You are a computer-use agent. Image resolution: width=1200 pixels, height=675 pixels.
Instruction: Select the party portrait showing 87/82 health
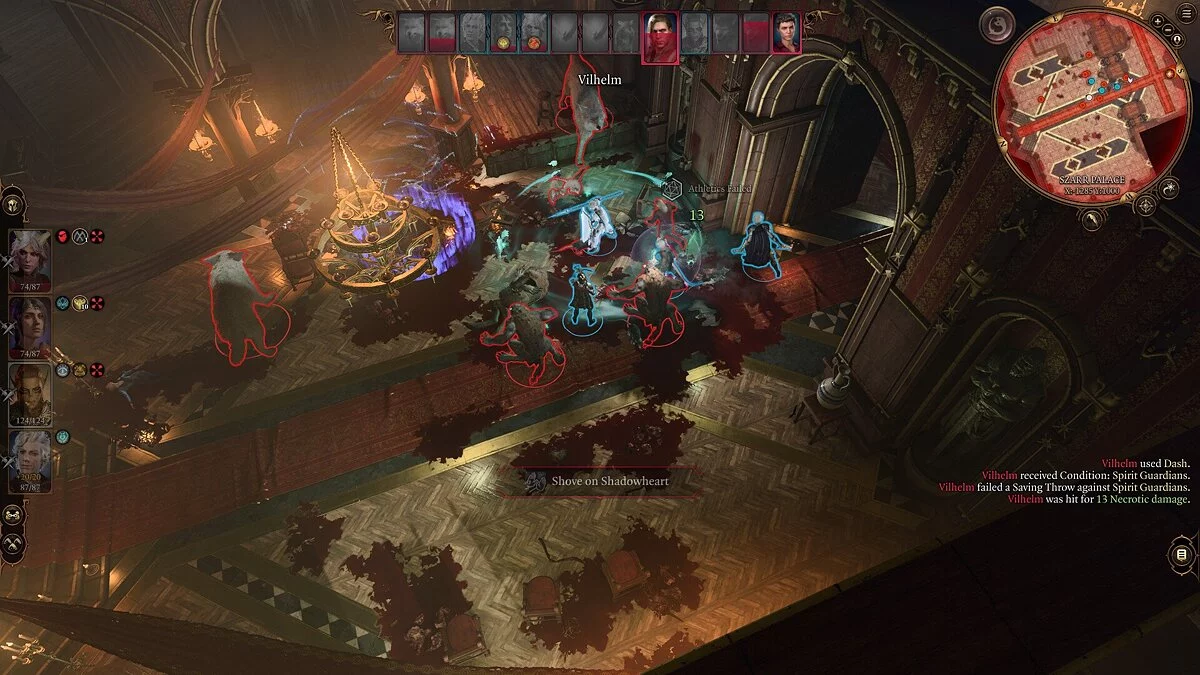coord(30,460)
